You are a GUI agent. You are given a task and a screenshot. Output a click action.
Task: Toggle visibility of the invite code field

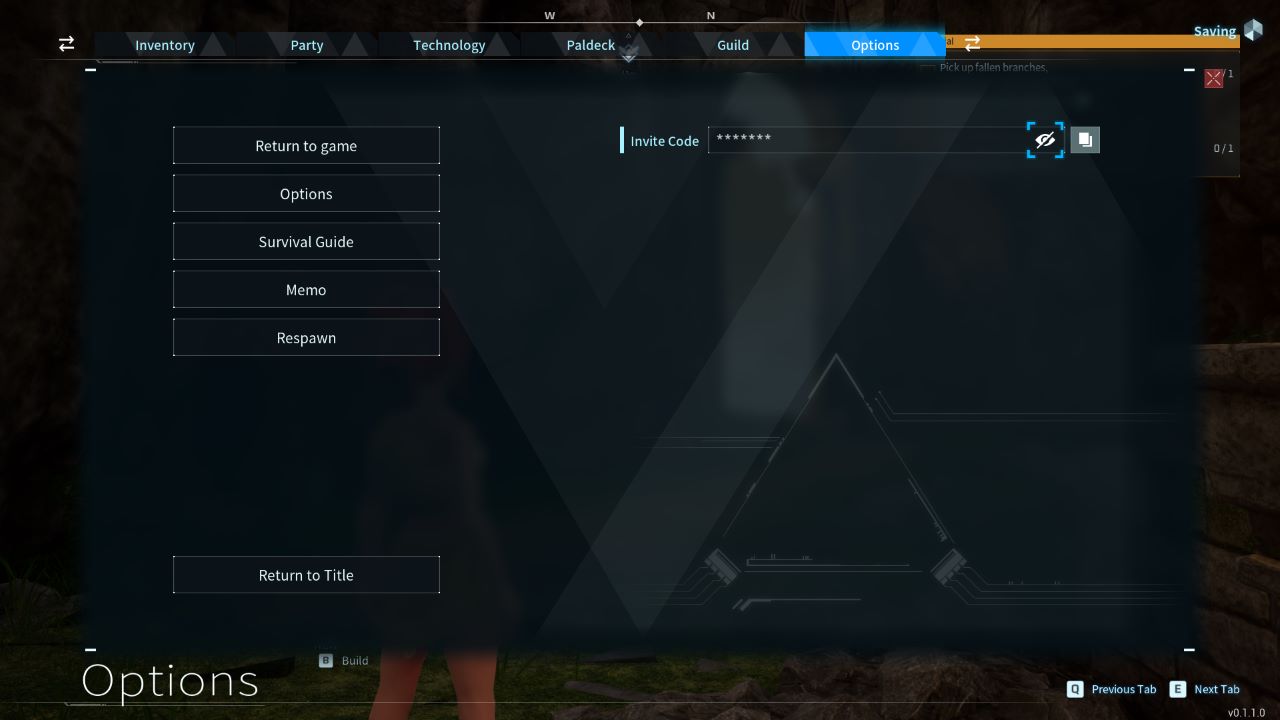point(1045,140)
